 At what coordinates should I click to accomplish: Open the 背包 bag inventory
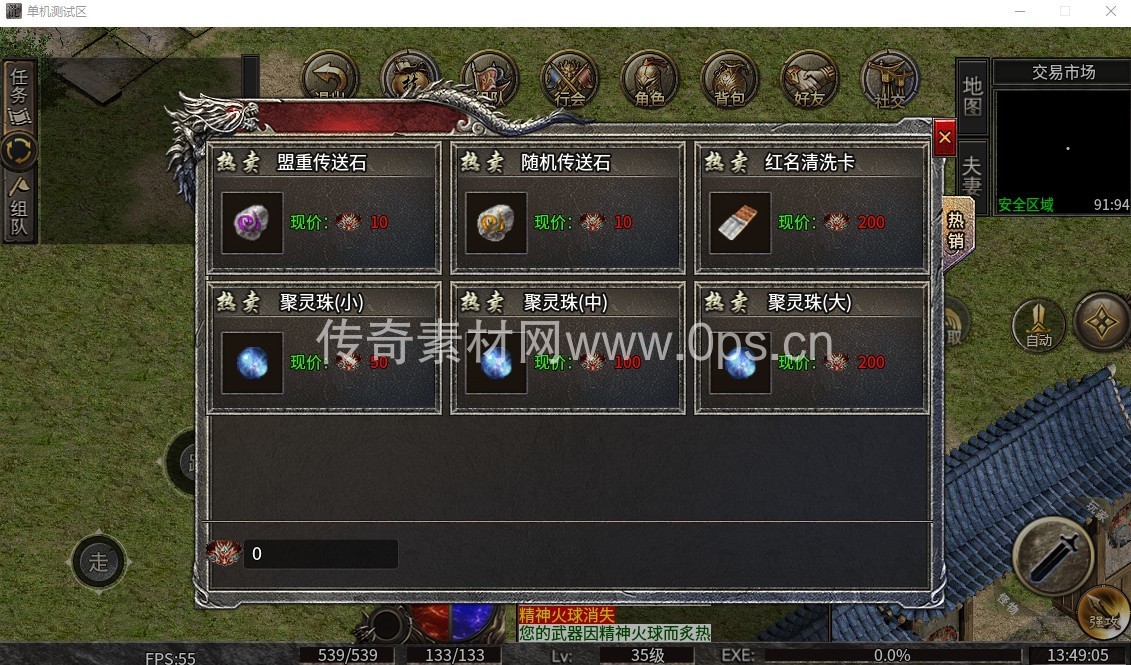click(x=730, y=80)
